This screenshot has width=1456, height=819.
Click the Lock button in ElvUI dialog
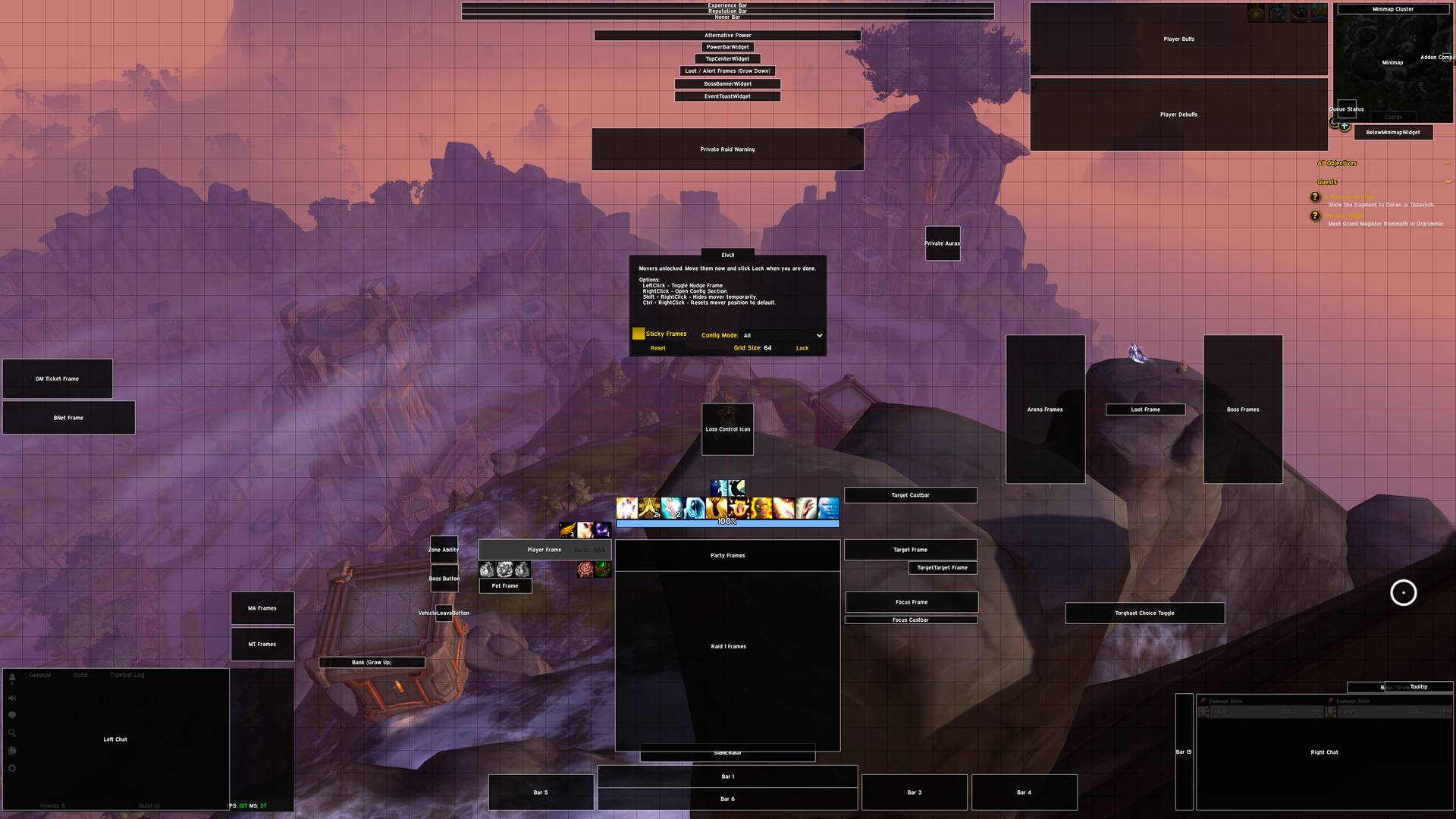coord(802,348)
